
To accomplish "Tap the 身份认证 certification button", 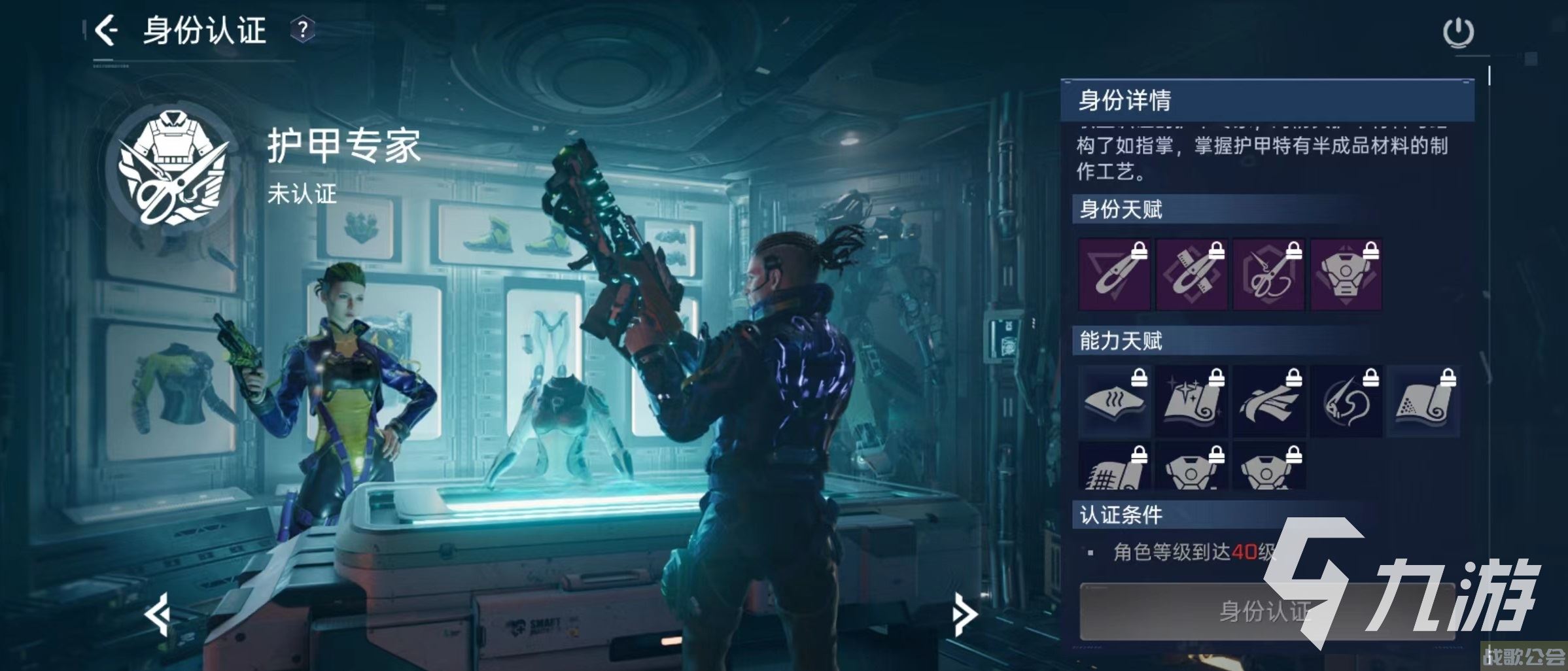I will pyautogui.click(x=1266, y=611).
